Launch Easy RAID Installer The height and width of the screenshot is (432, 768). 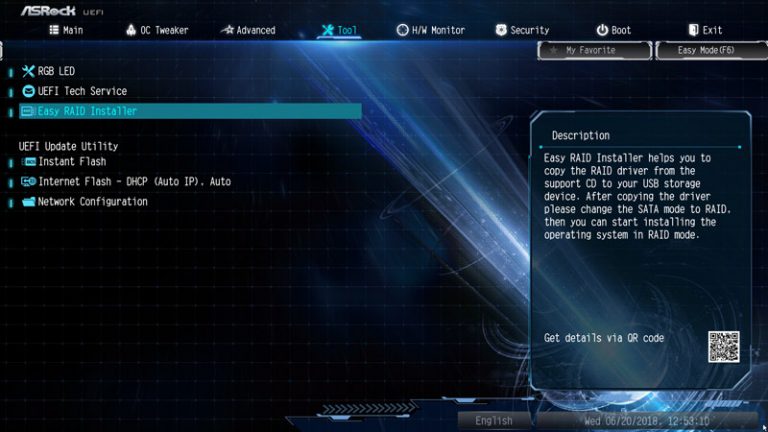(87, 111)
